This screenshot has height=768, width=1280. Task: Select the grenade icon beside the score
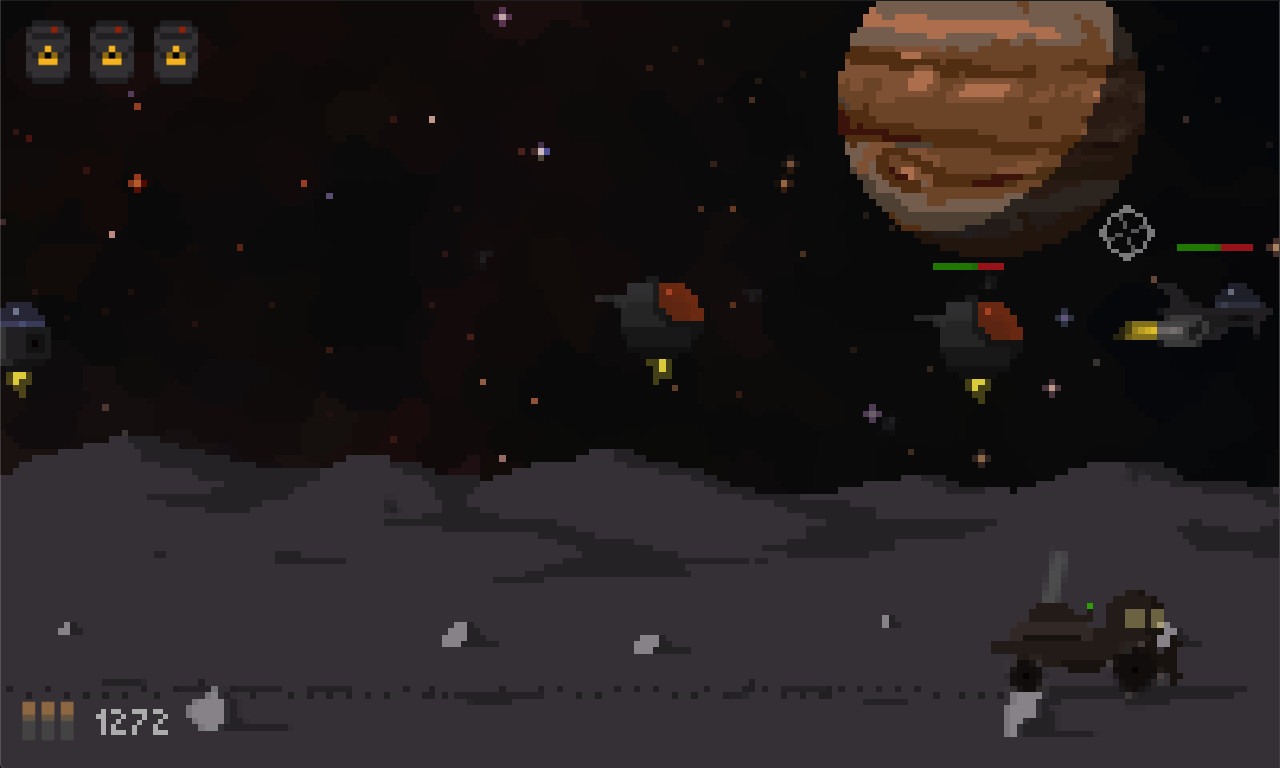click(205, 712)
